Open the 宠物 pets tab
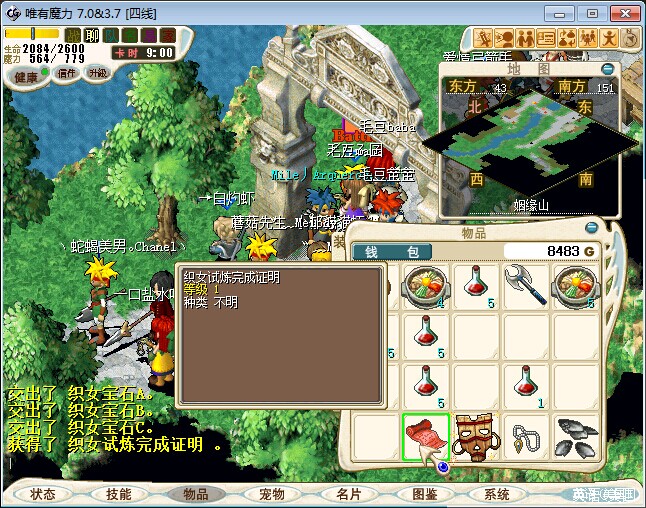The width and height of the screenshot is (646, 508). tap(272, 494)
